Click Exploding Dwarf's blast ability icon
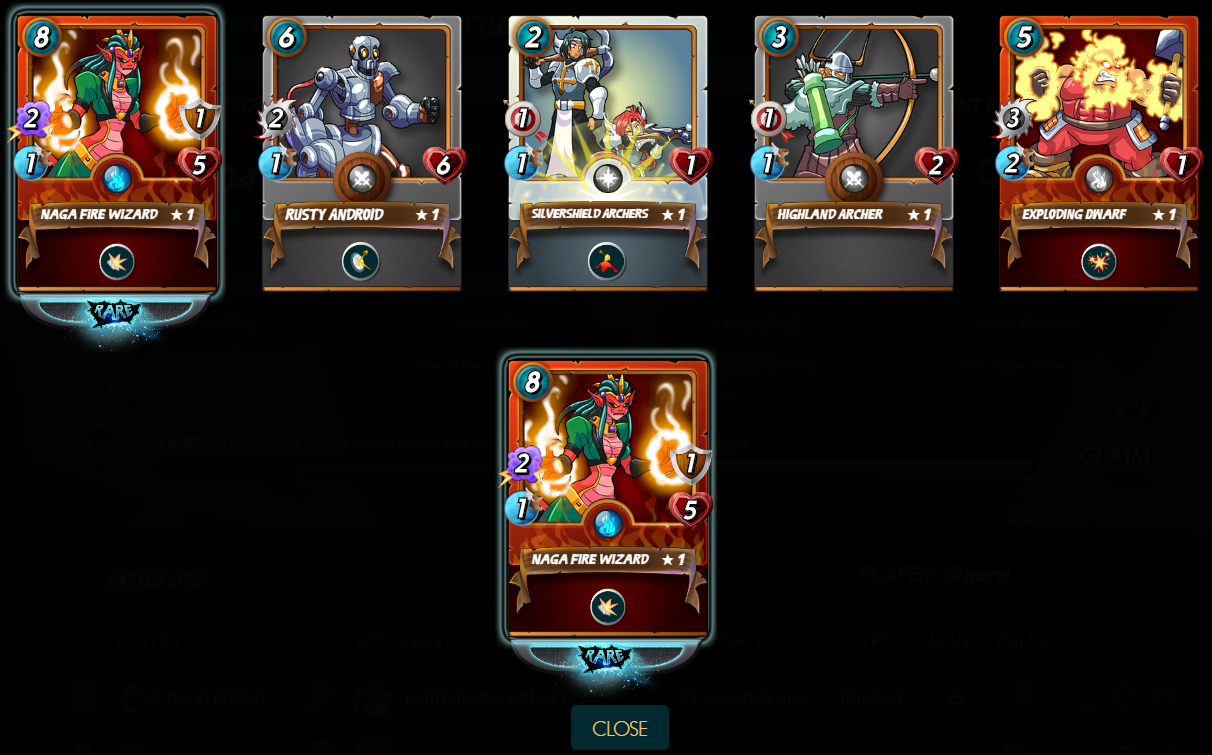The height and width of the screenshot is (755, 1212). (x=1098, y=262)
